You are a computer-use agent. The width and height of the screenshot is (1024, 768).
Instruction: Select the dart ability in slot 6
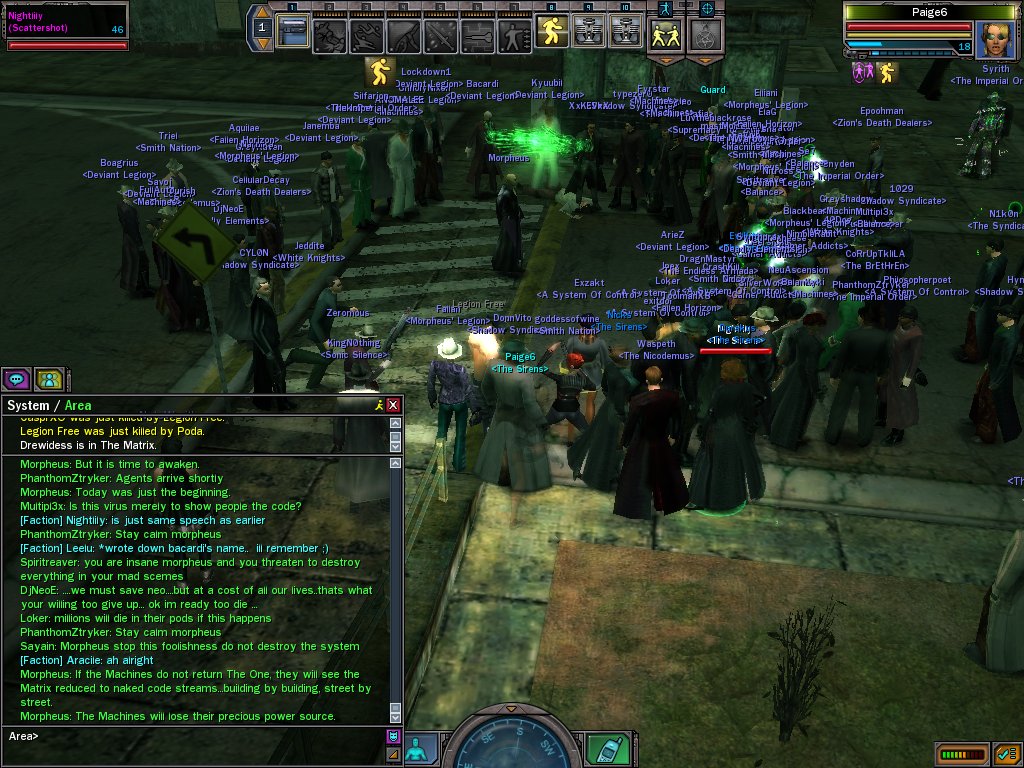pos(477,35)
